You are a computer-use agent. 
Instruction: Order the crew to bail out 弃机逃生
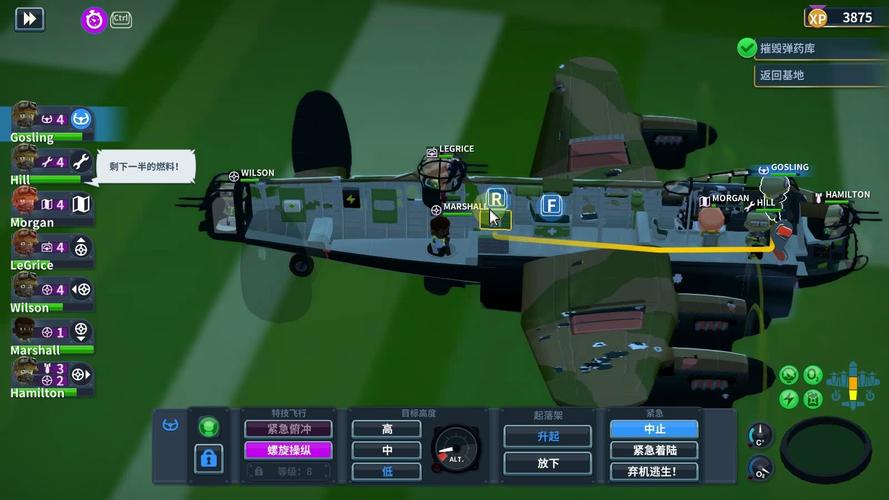653,471
